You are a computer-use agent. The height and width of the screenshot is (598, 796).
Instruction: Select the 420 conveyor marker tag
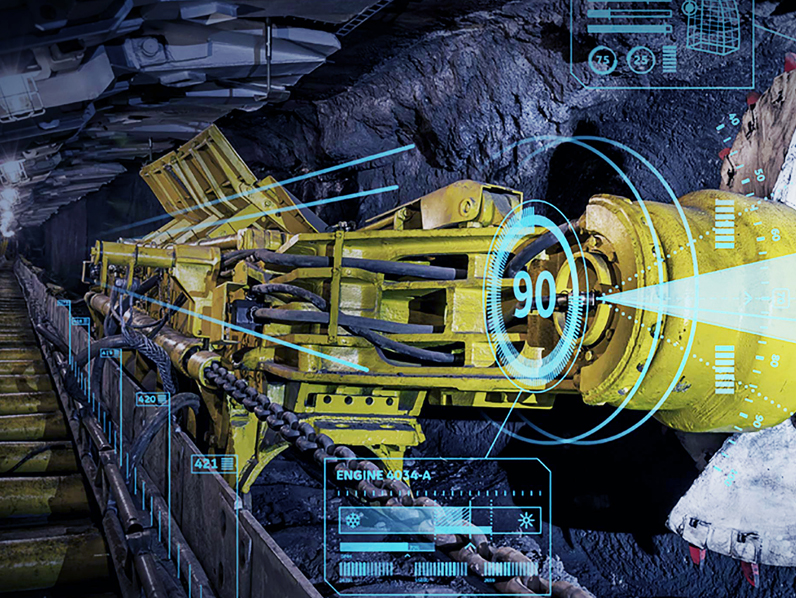[152, 399]
